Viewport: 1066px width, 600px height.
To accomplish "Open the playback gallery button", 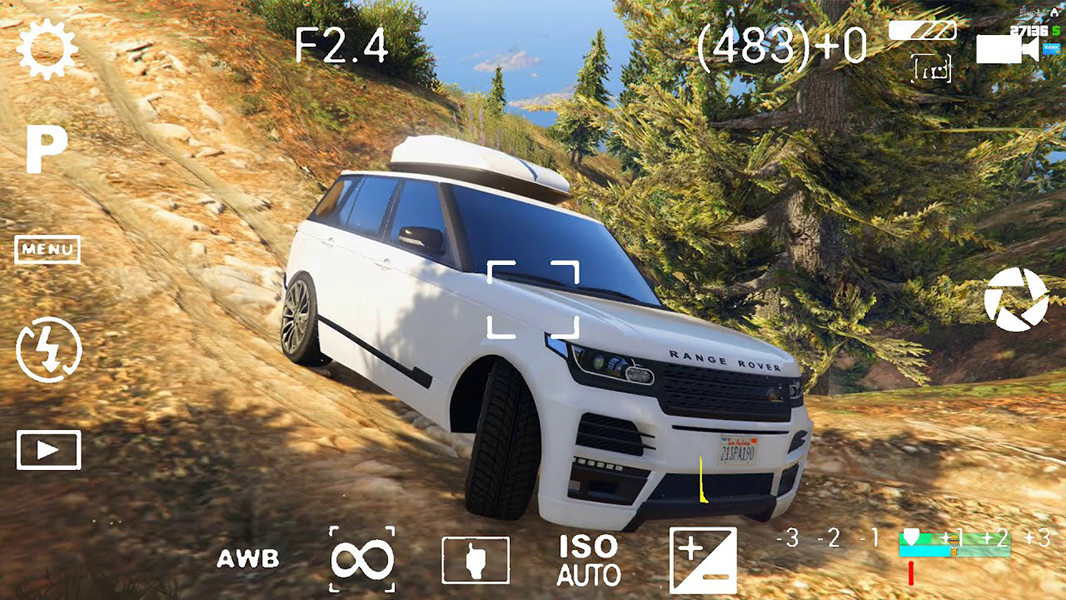I will coord(48,450).
